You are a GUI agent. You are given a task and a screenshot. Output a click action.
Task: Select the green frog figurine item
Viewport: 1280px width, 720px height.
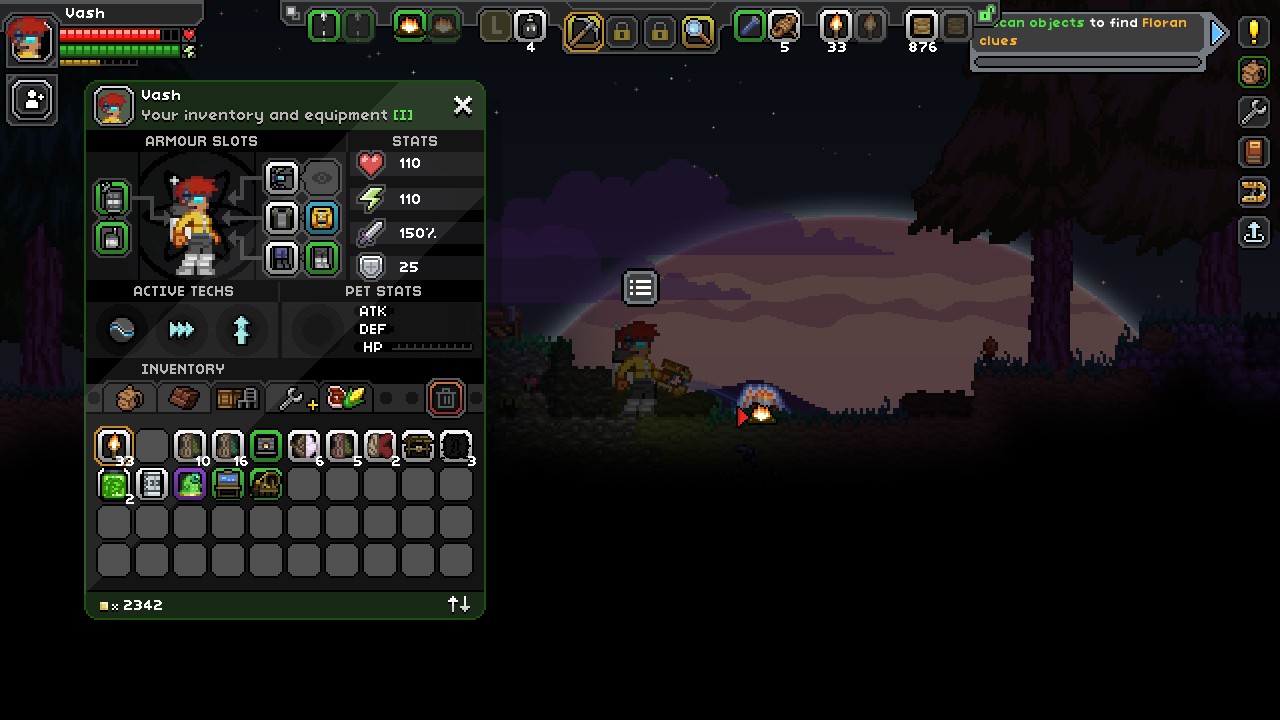tap(190, 484)
